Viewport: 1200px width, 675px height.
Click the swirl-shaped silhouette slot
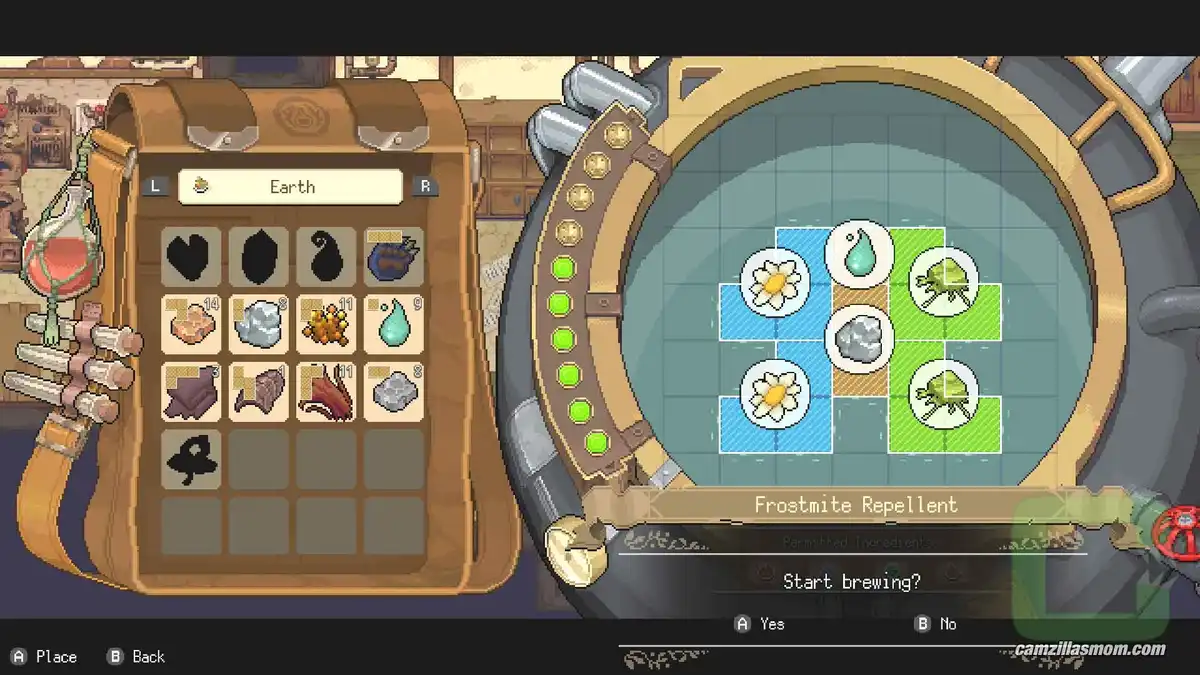coord(326,257)
